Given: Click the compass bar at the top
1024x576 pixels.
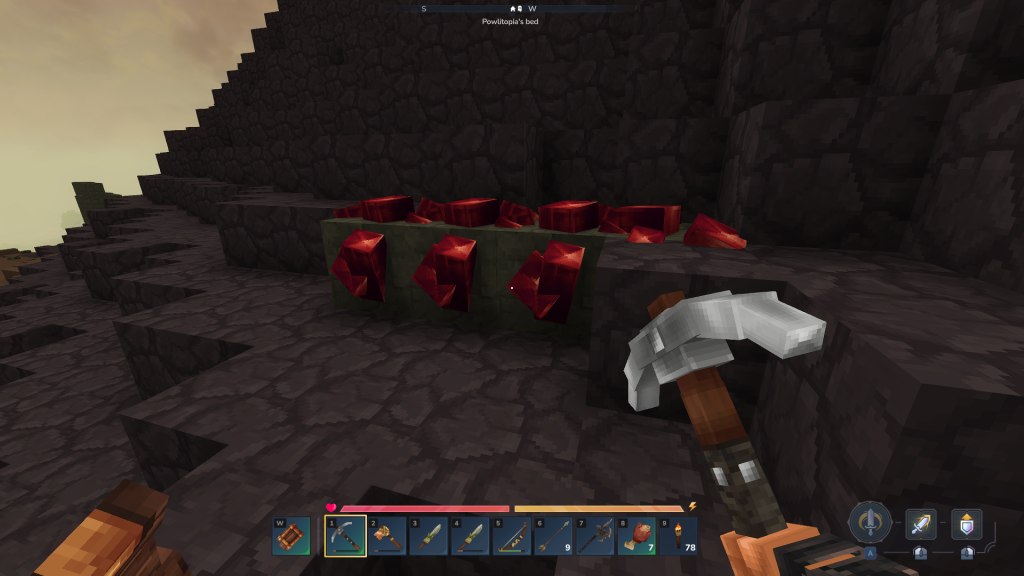Looking at the screenshot, I should tap(519, 8).
